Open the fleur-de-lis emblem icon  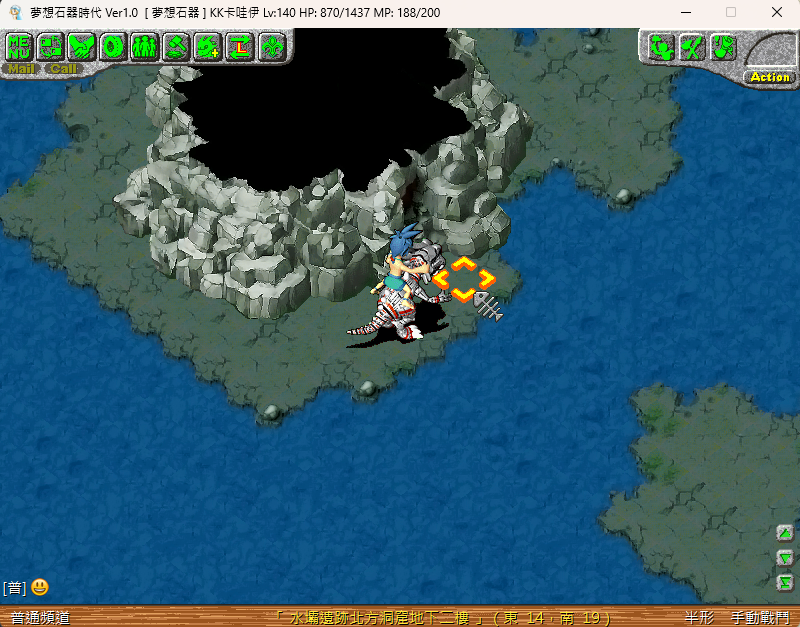pyautogui.click(x=272, y=46)
